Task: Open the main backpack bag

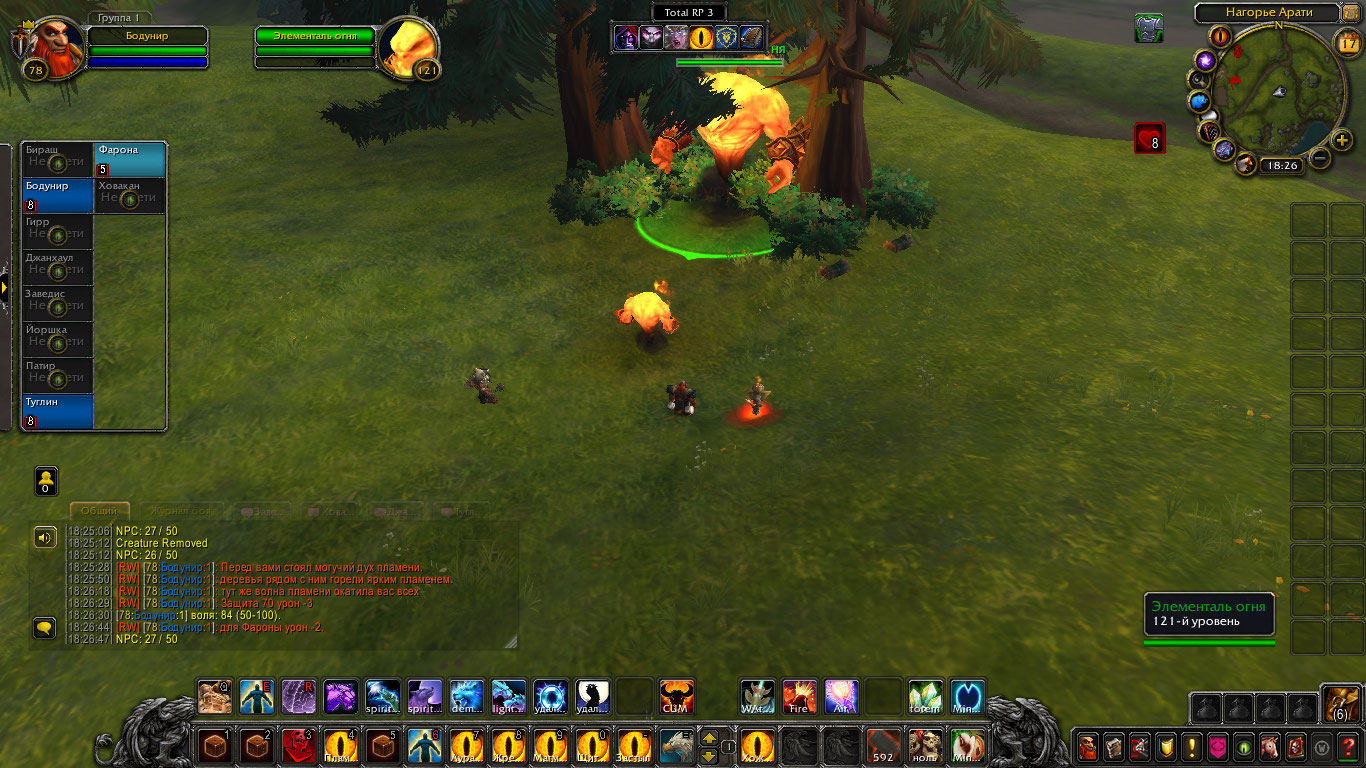Action: point(1339,704)
